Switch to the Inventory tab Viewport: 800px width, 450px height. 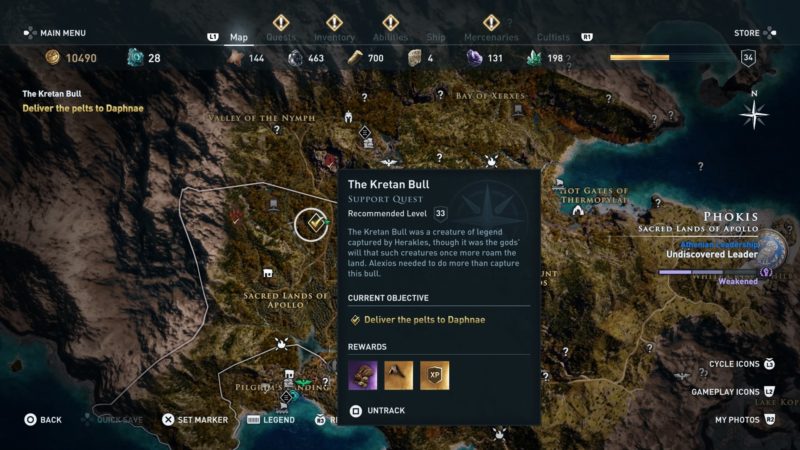click(x=334, y=37)
